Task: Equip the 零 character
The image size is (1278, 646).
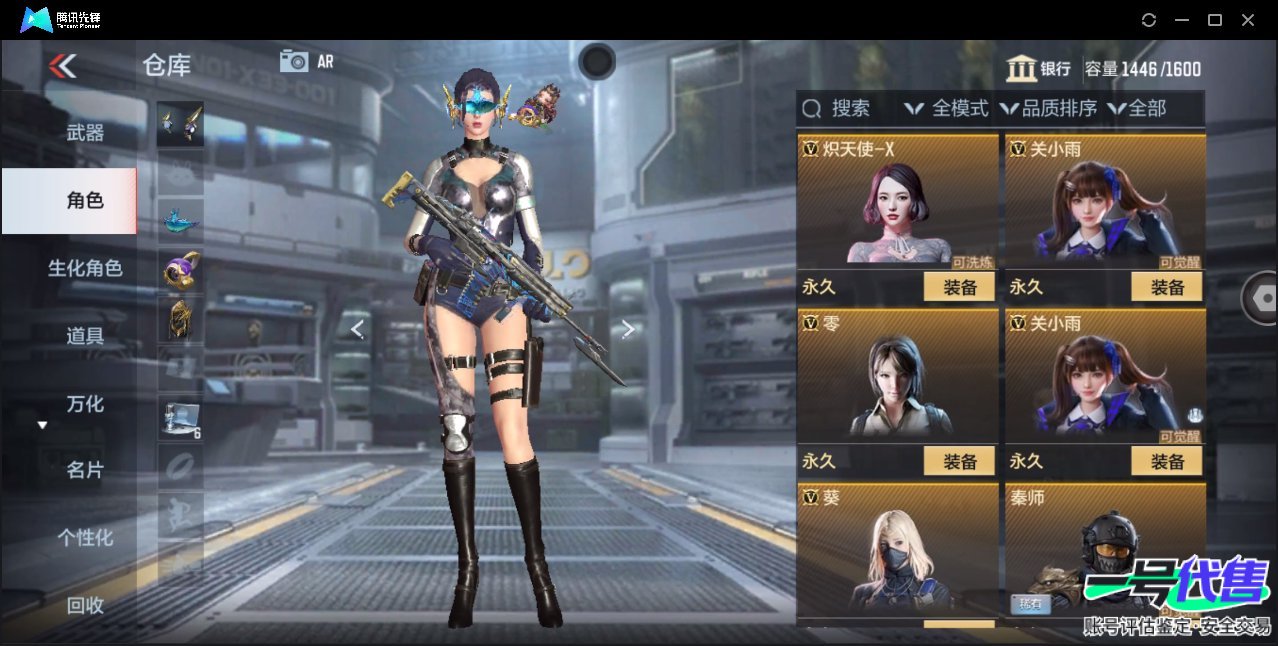Action: pyautogui.click(x=959, y=461)
